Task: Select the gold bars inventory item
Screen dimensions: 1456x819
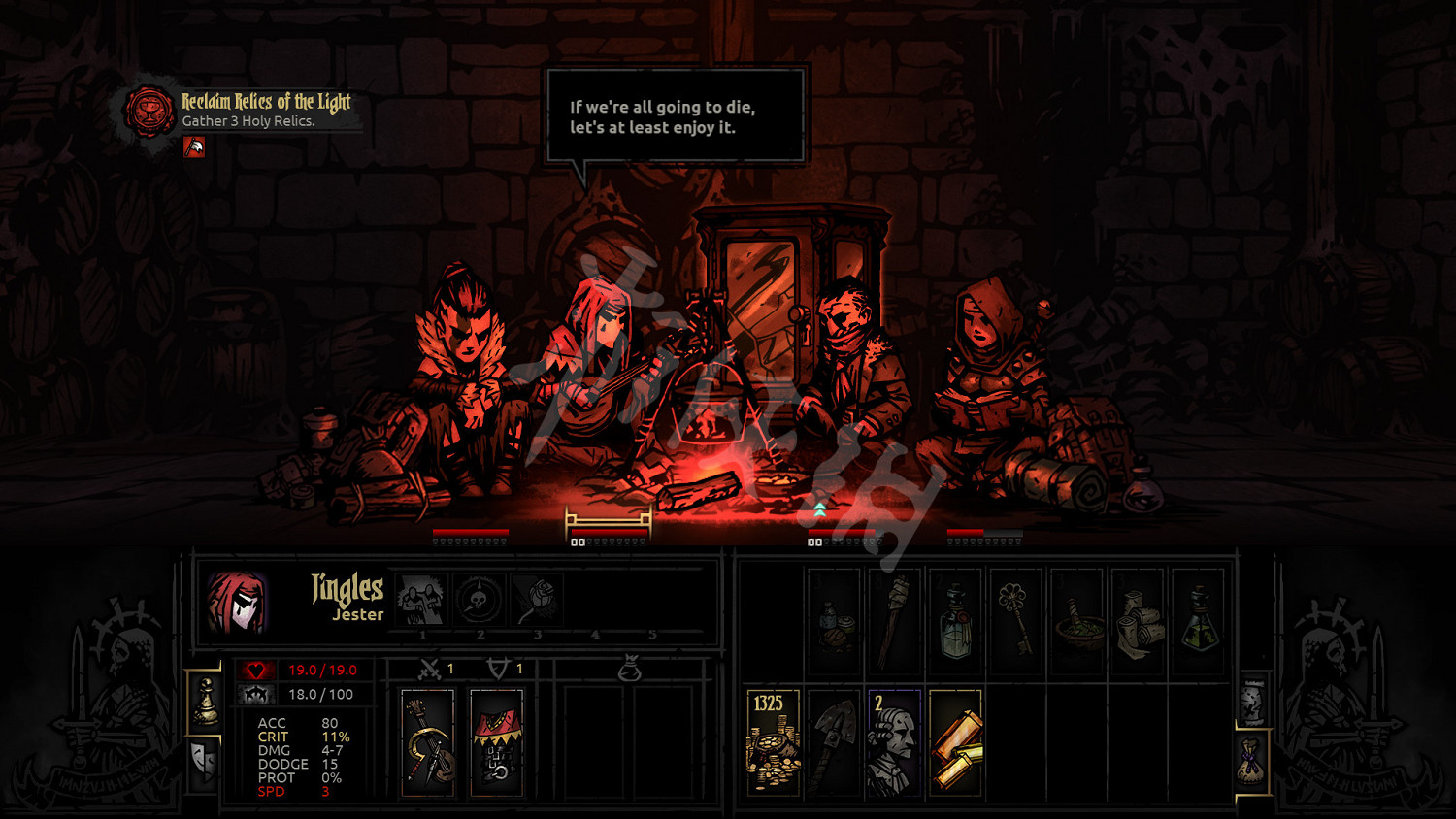Action: click(x=955, y=742)
